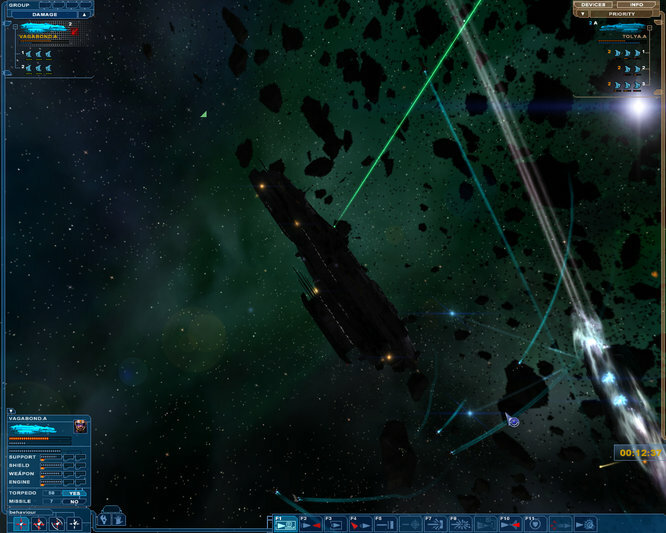Activate the F1 command button
Viewport: 666px width, 533px height.
tap(285, 523)
